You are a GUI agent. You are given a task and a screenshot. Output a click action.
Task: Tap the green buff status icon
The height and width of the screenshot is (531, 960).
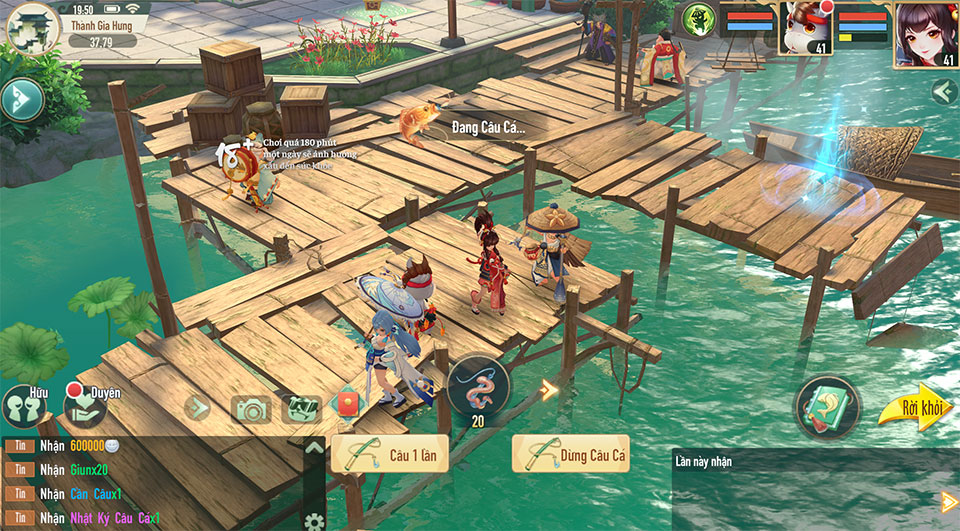[x=699, y=19]
